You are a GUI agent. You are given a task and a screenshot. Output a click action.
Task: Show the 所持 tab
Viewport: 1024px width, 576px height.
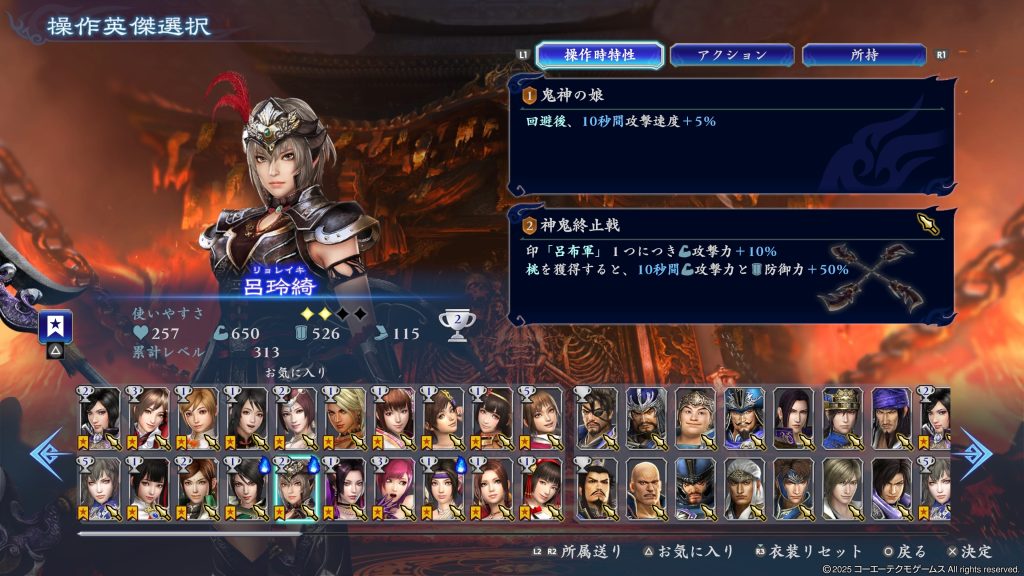point(865,55)
